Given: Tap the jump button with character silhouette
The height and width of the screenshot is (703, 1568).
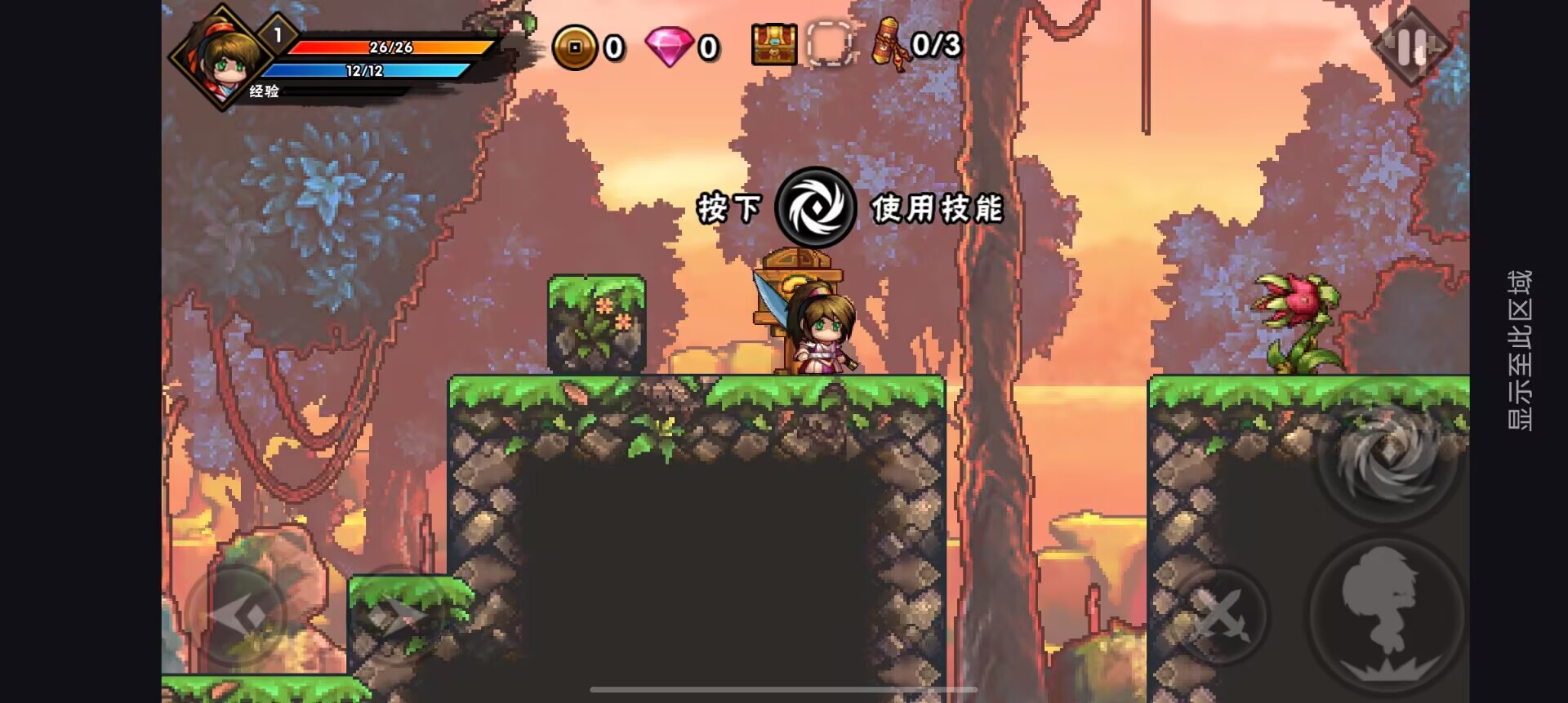Looking at the screenshot, I should (x=1385, y=612).
